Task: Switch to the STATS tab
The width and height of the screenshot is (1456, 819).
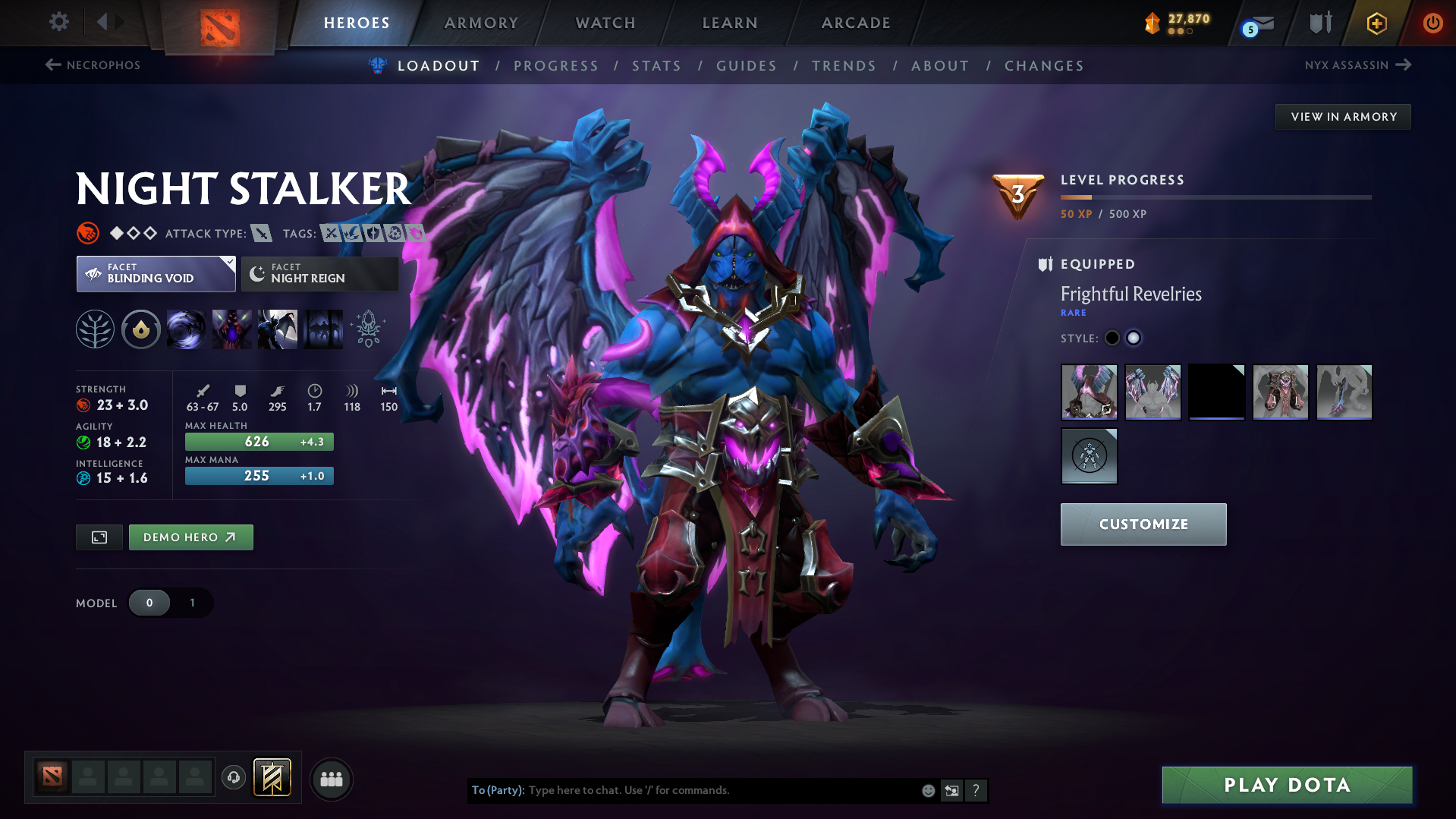Action: [656, 66]
